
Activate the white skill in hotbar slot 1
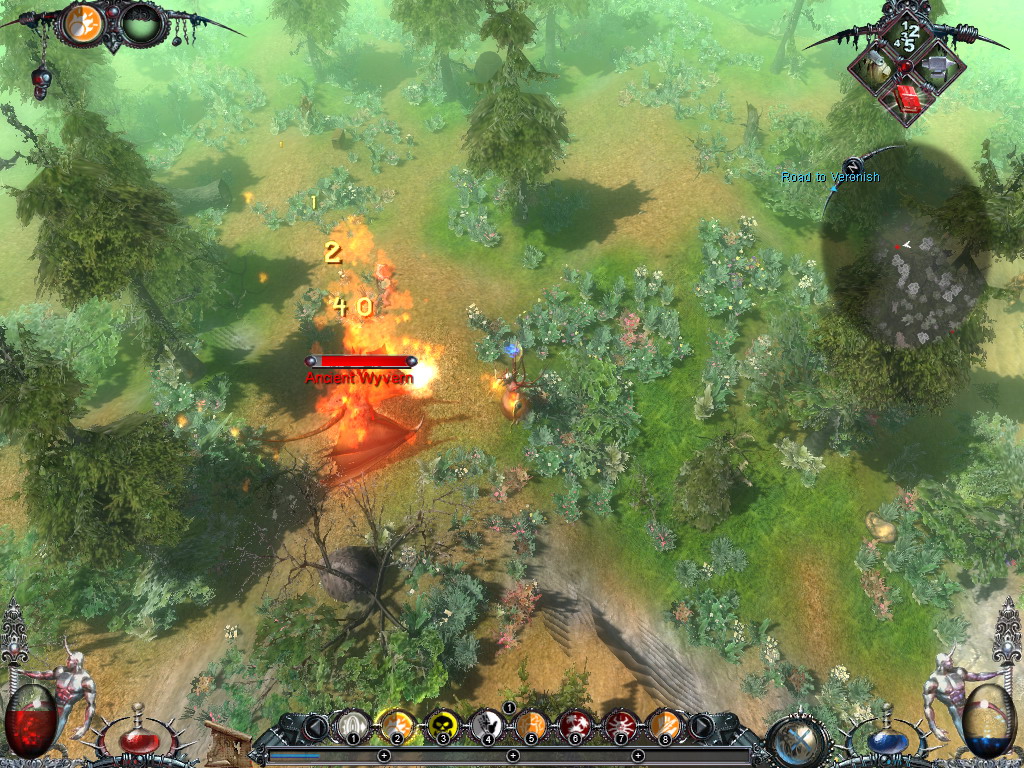click(351, 724)
